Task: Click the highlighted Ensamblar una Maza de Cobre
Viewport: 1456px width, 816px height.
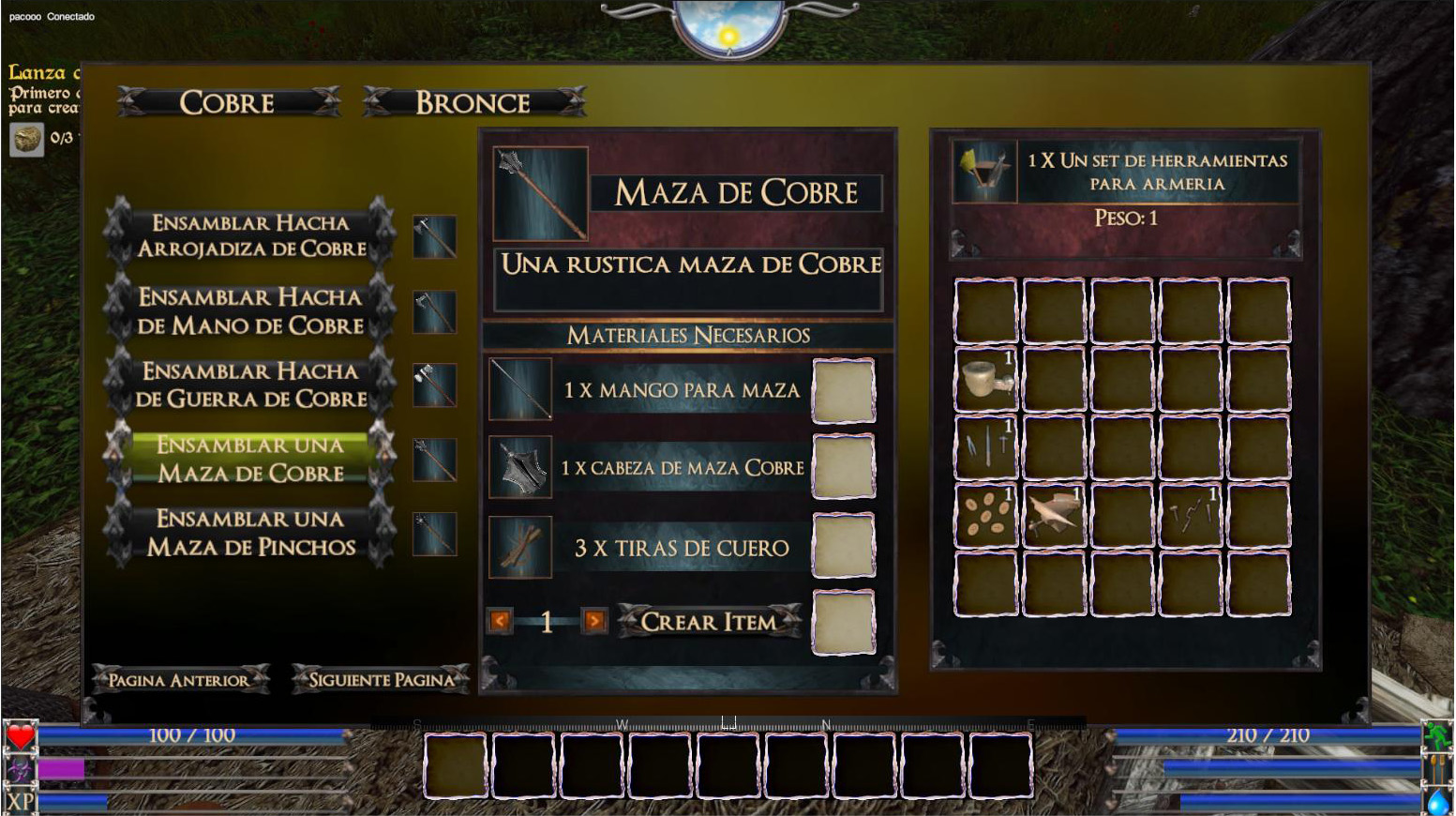Action: click(250, 459)
